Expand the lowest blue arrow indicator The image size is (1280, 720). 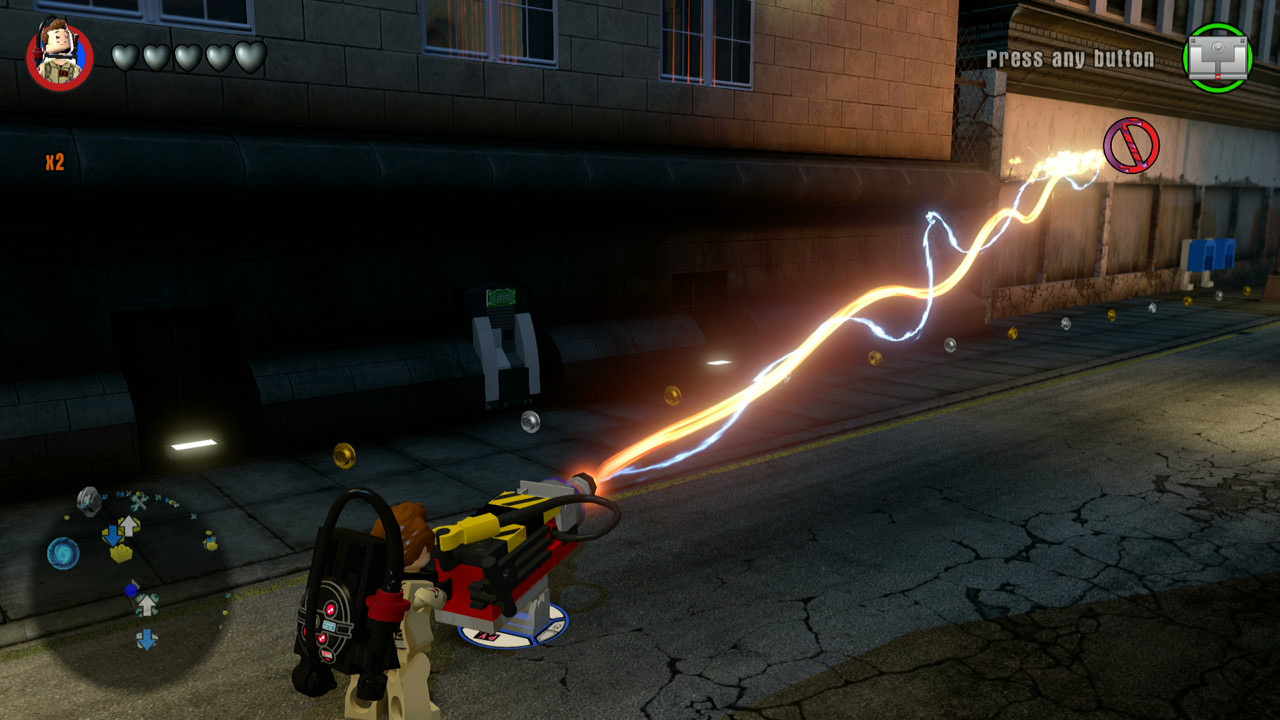coord(146,638)
